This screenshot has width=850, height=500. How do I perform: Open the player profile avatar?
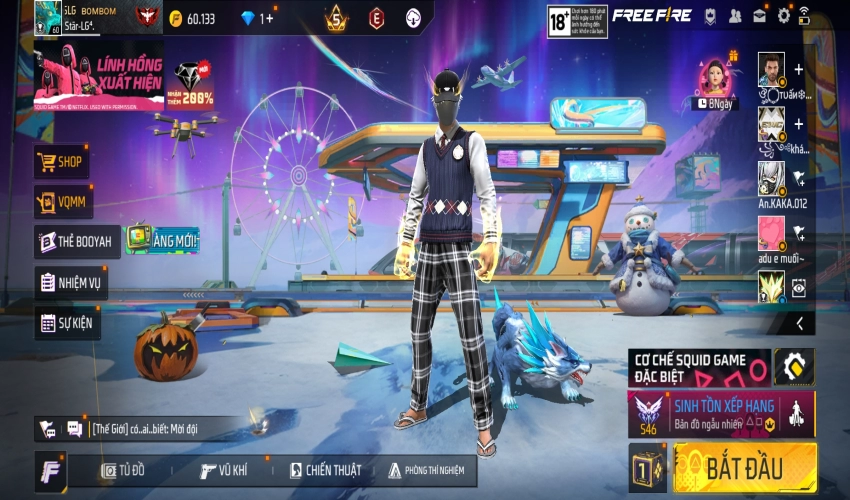47,16
